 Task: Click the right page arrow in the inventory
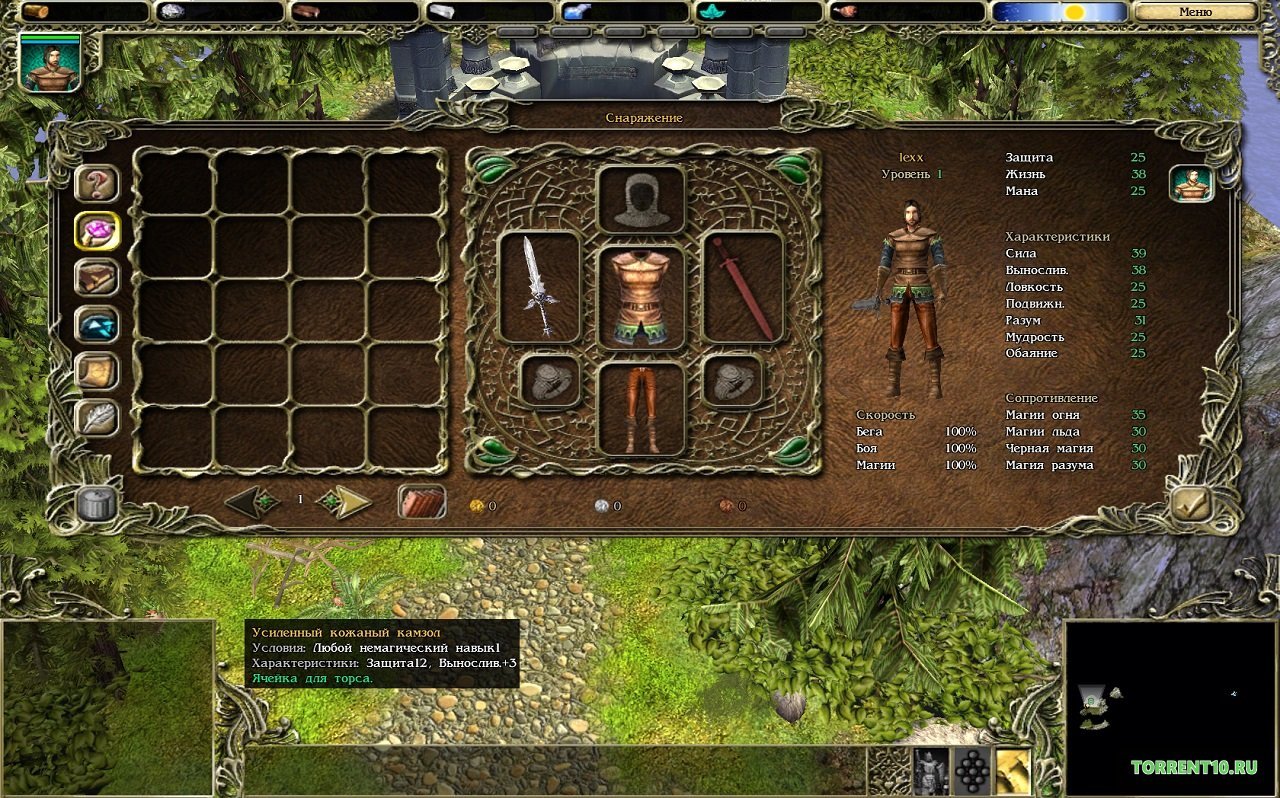(x=343, y=504)
